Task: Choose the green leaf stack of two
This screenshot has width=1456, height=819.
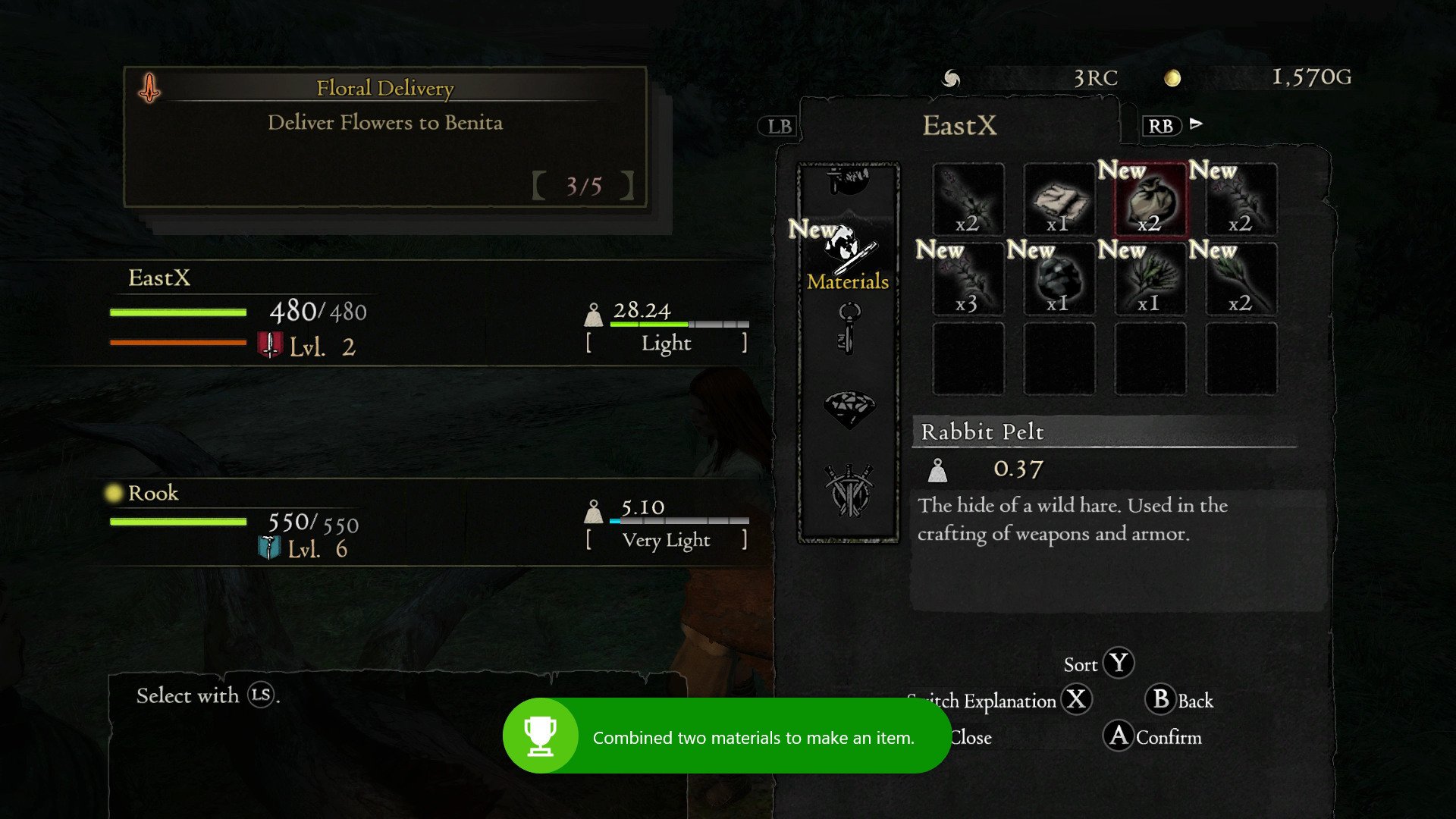Action: pos(1241,279)
